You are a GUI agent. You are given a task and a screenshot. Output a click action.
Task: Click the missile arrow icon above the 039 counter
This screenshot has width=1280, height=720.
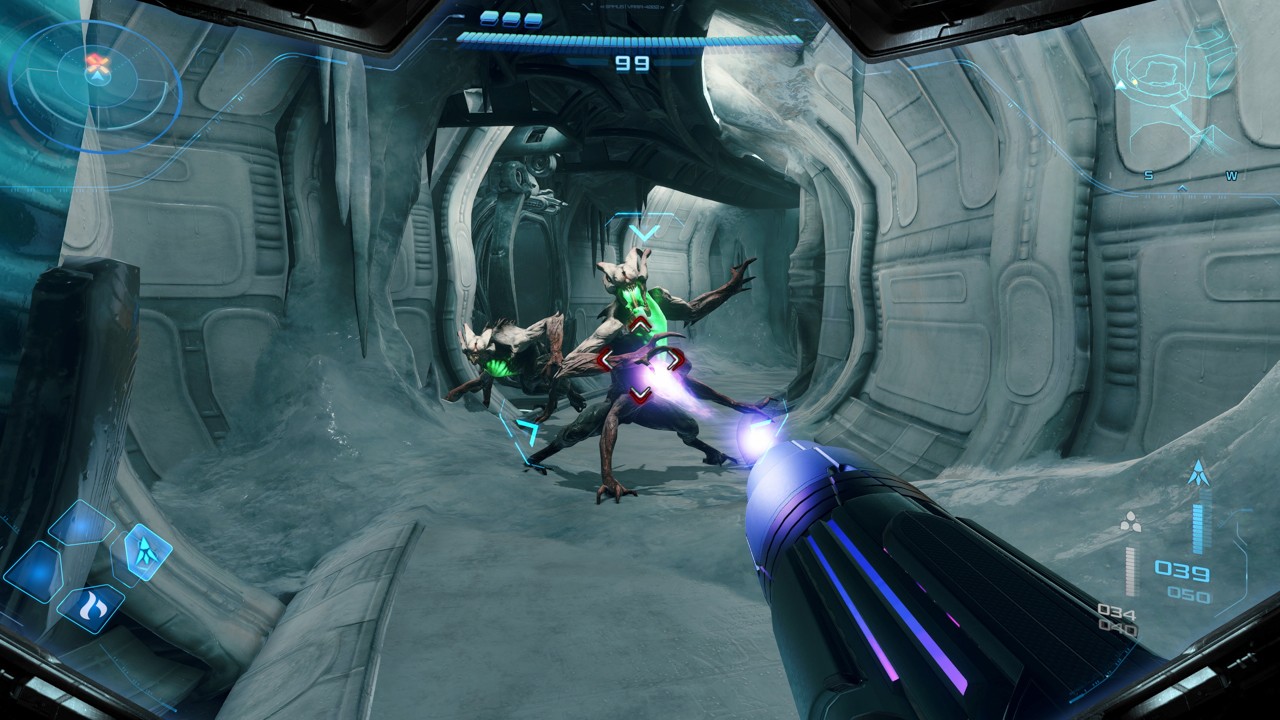click(x=1199, y=471)
